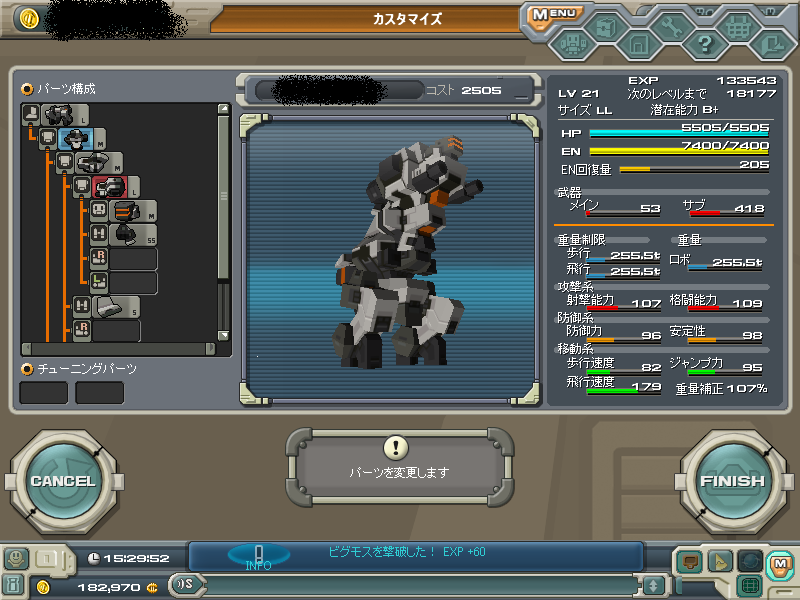
Task: Open the robot icon in the menu
Action: [572, 44]
